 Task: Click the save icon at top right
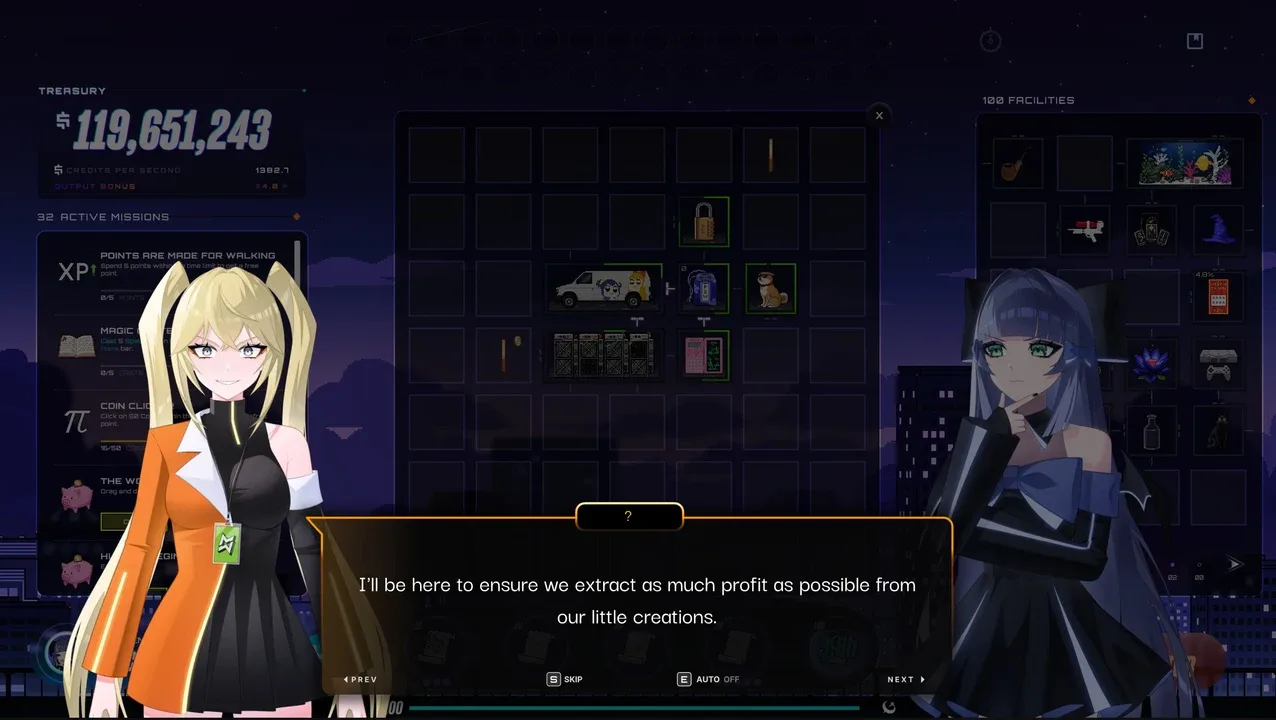pyautogui.click(x=1194, y=41)
